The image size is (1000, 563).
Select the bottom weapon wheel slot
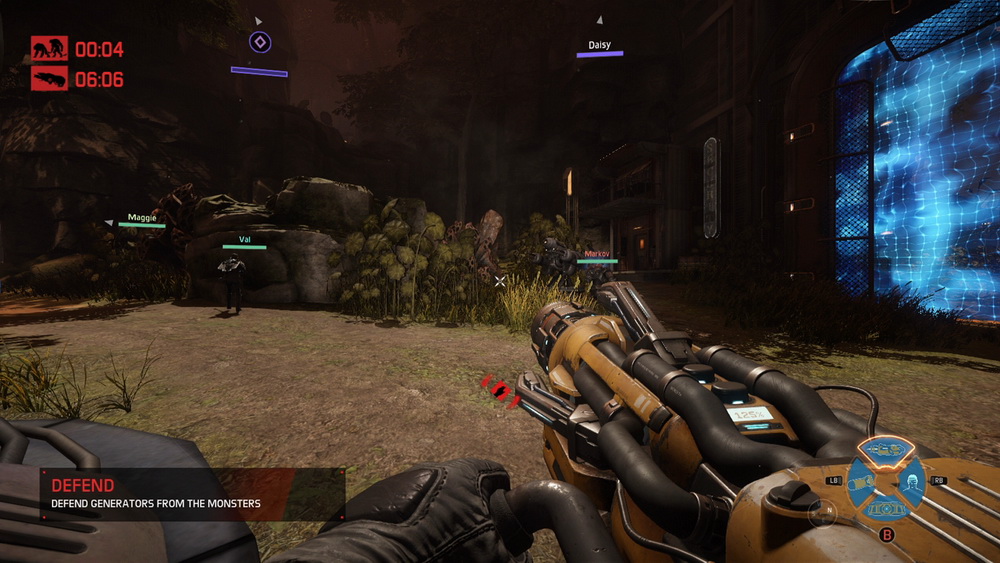pos(884,510)
